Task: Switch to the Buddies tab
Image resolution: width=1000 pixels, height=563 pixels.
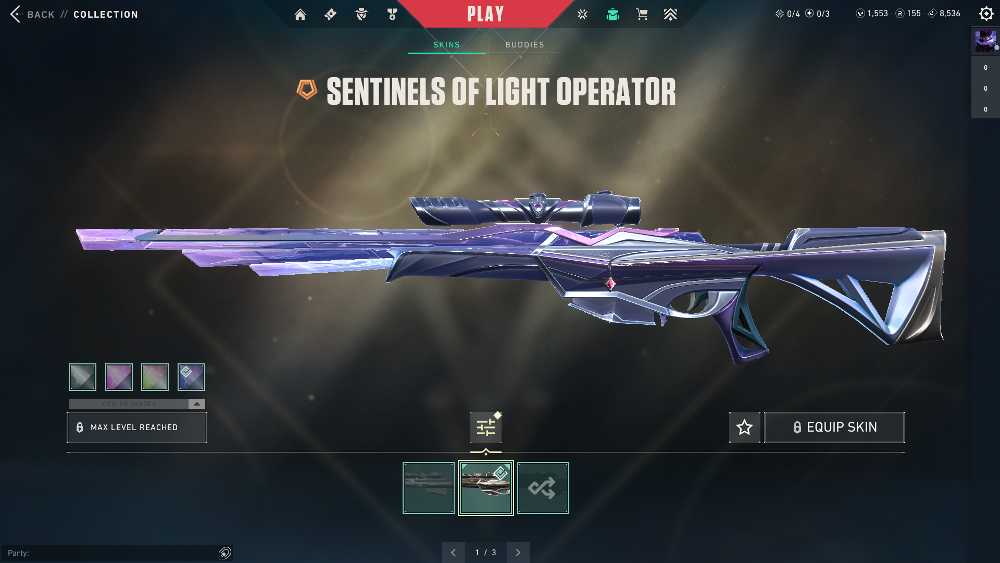Action: (x=524, y=45)
